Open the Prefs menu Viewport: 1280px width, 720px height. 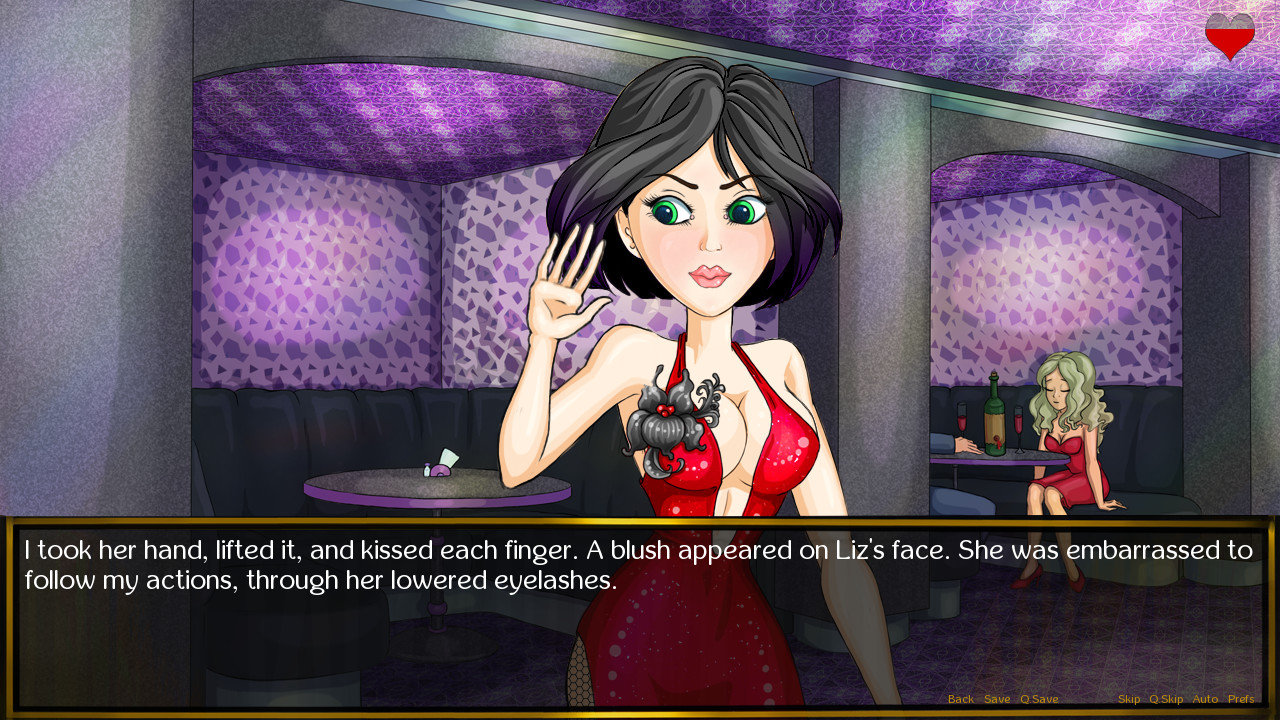click(1241, 699)
